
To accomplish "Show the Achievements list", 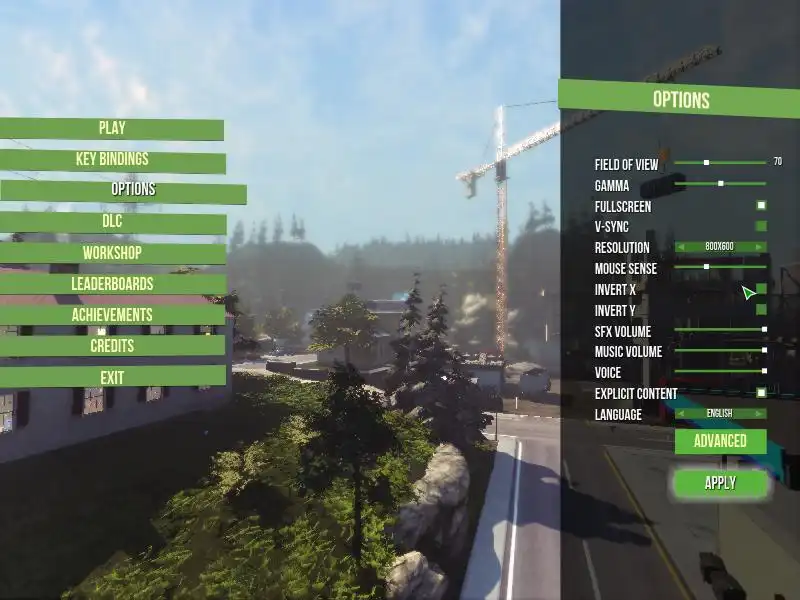I will point(112,315).
